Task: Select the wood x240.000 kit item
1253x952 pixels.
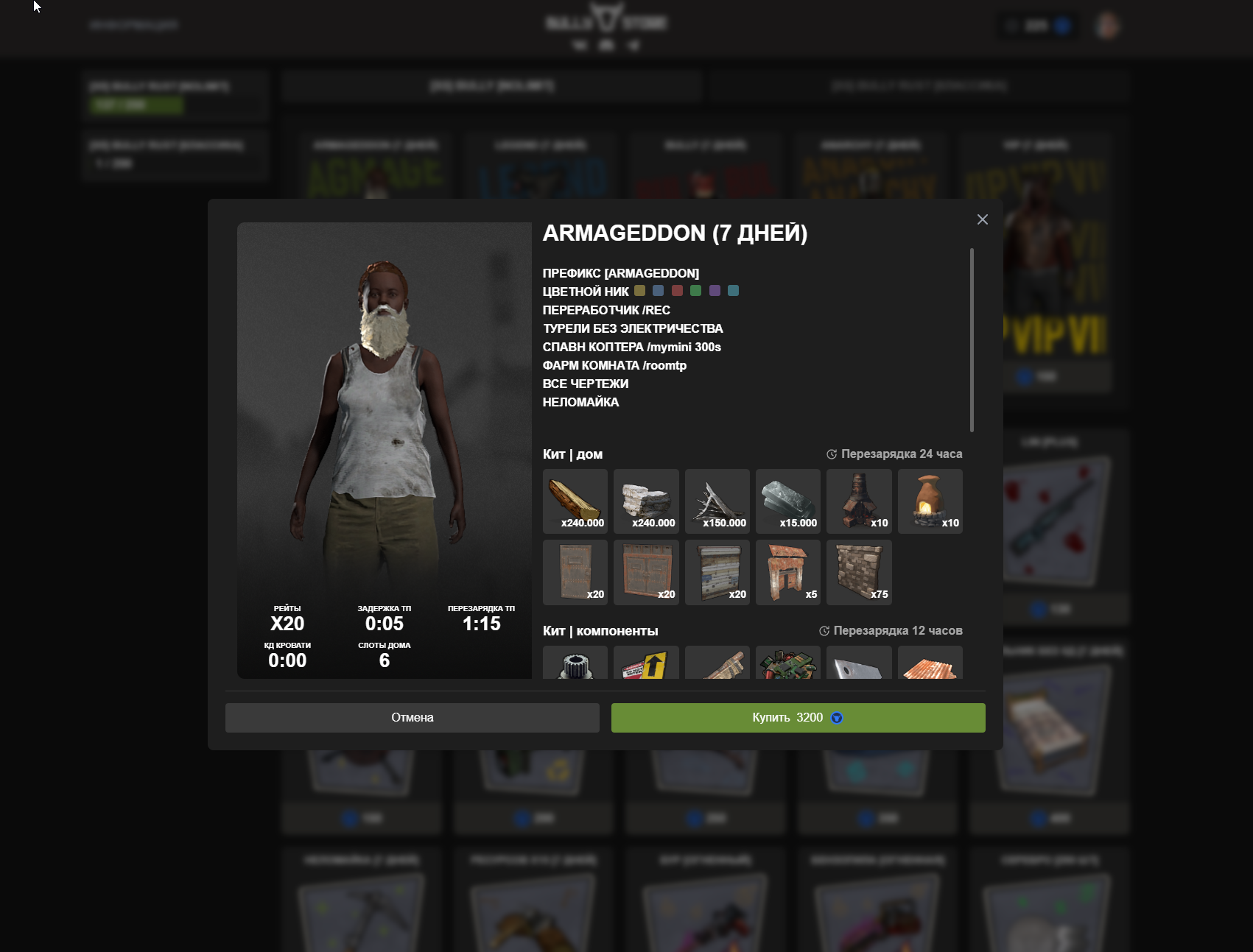Action: (575, 501)
